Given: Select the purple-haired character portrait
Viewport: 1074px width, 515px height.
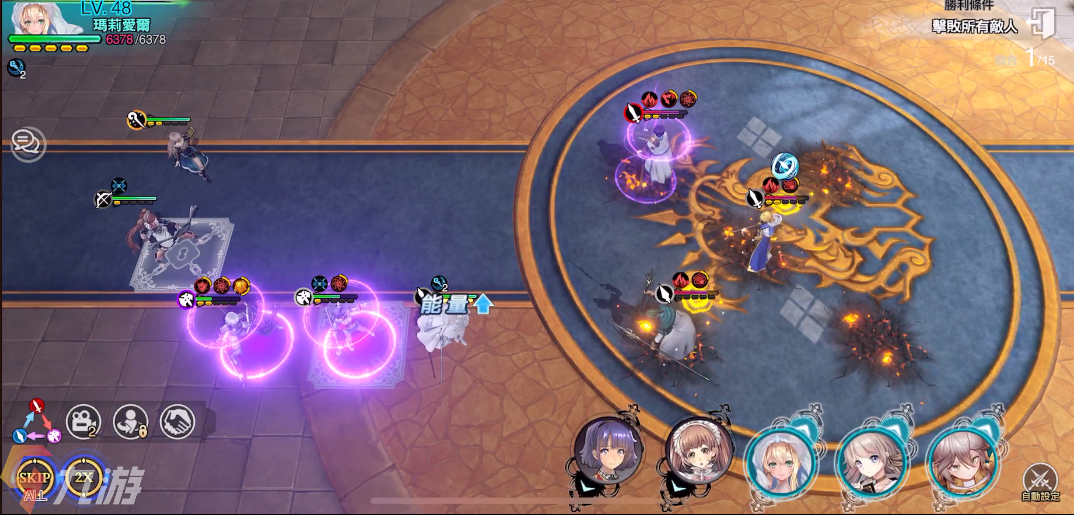Looking at the screenshot, I should [606, 452].
